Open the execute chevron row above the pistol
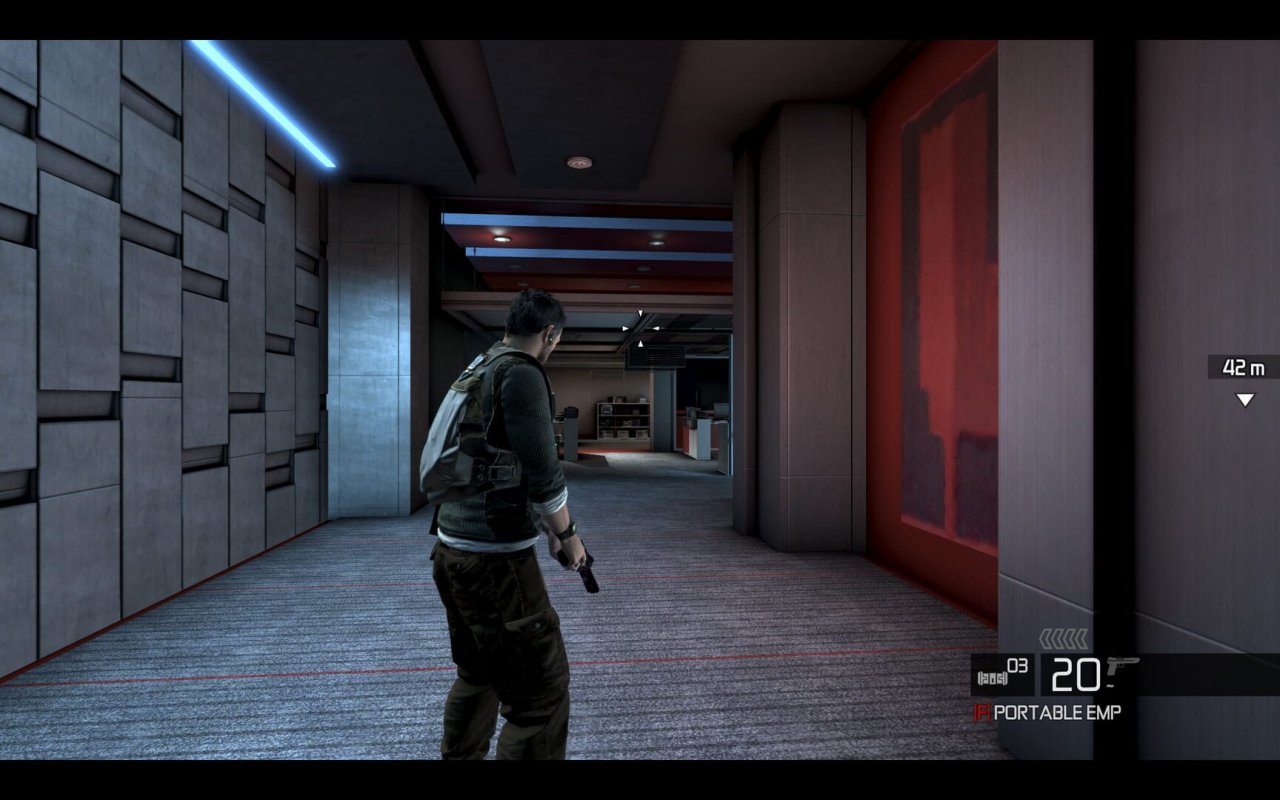The image size is (1280, 800). click(x=1063, y=638)
